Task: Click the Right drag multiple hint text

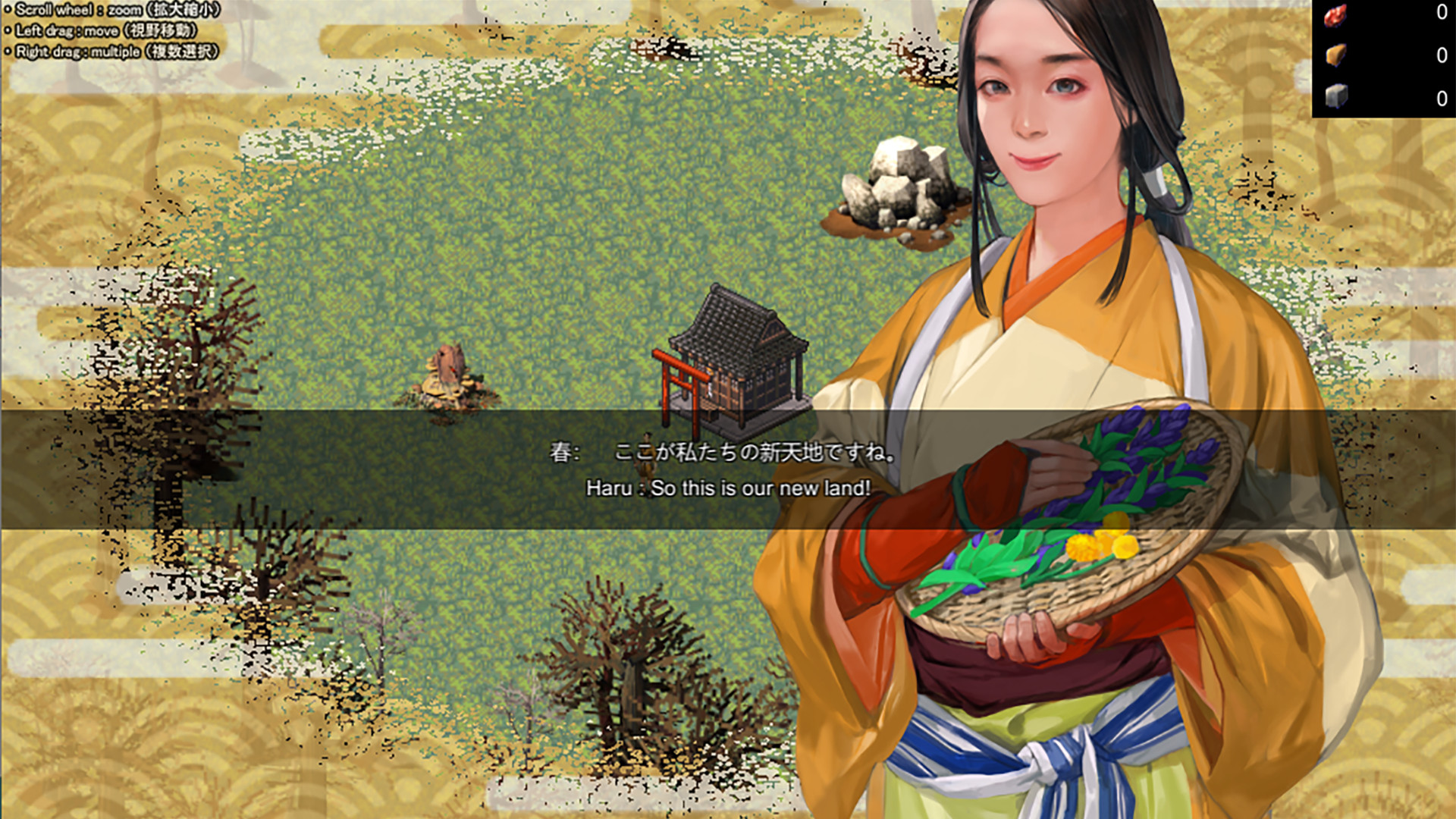Action: (114, 52)
